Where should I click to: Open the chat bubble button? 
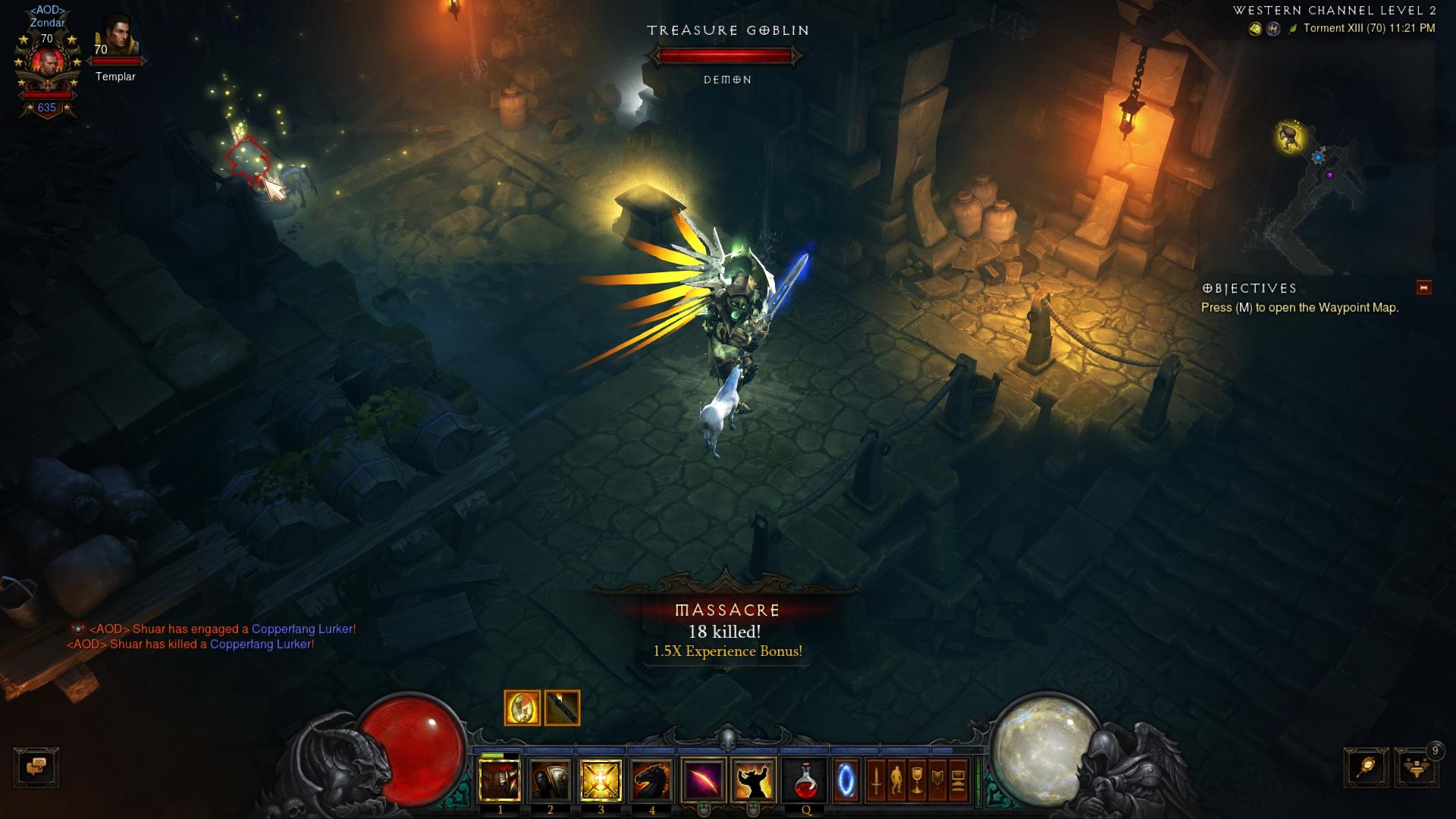pos(36,767)
